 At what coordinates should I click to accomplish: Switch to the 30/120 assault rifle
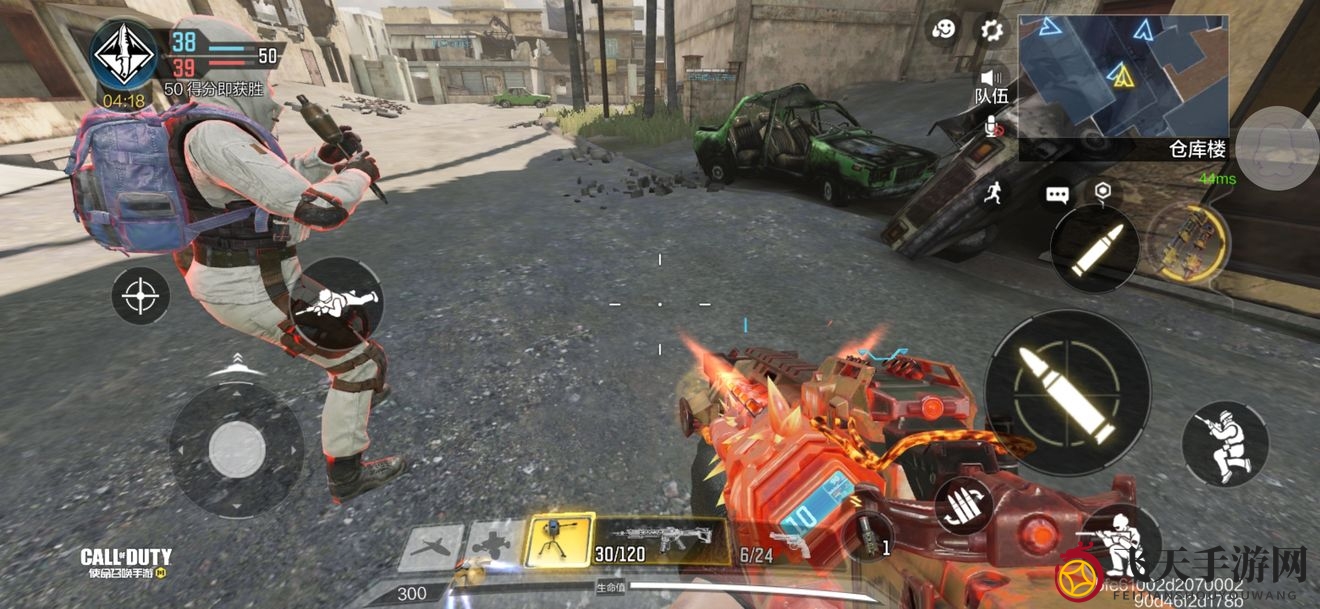click(660, 542)
